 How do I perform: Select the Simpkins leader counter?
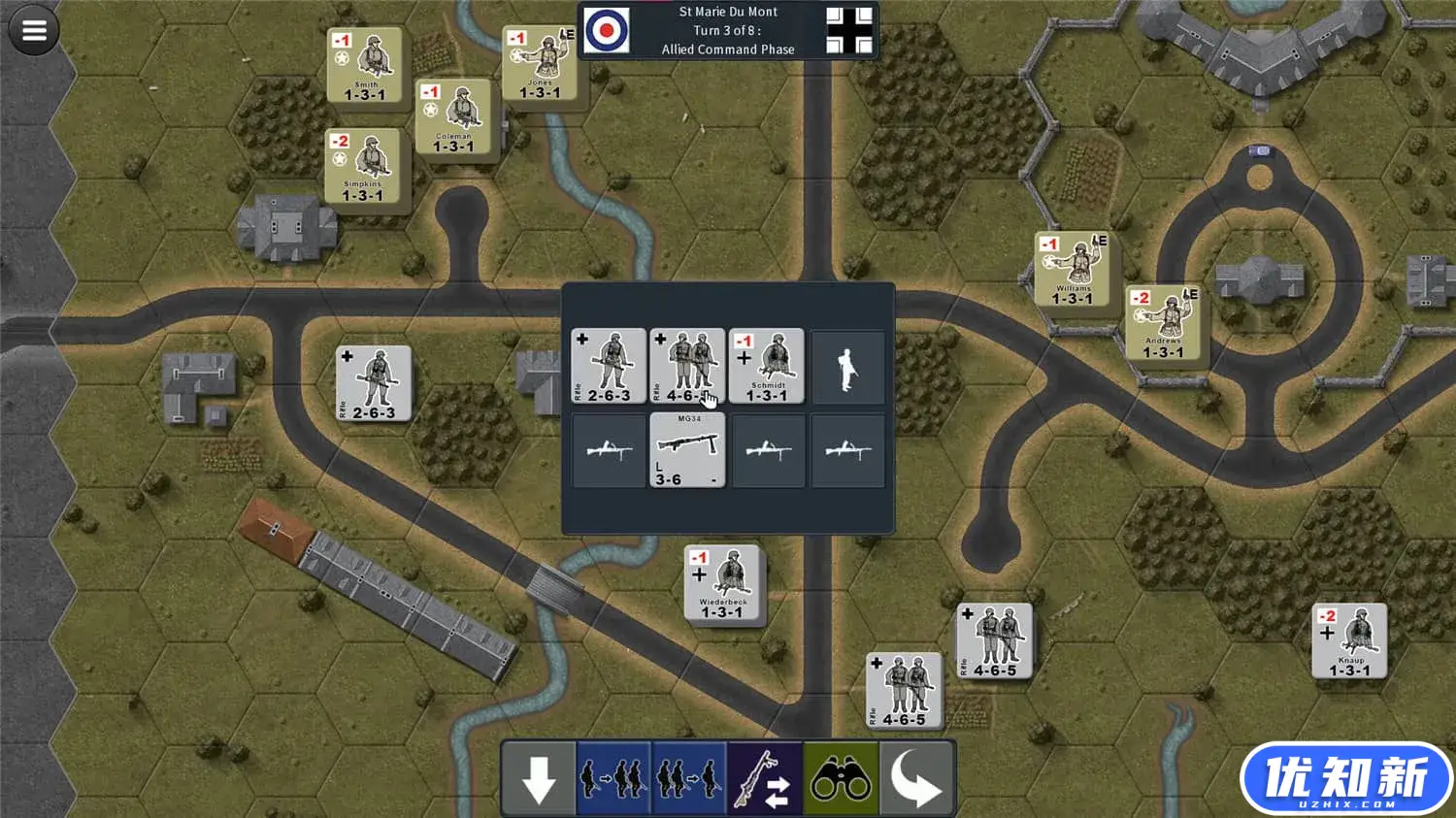click(x=362, y=166)
